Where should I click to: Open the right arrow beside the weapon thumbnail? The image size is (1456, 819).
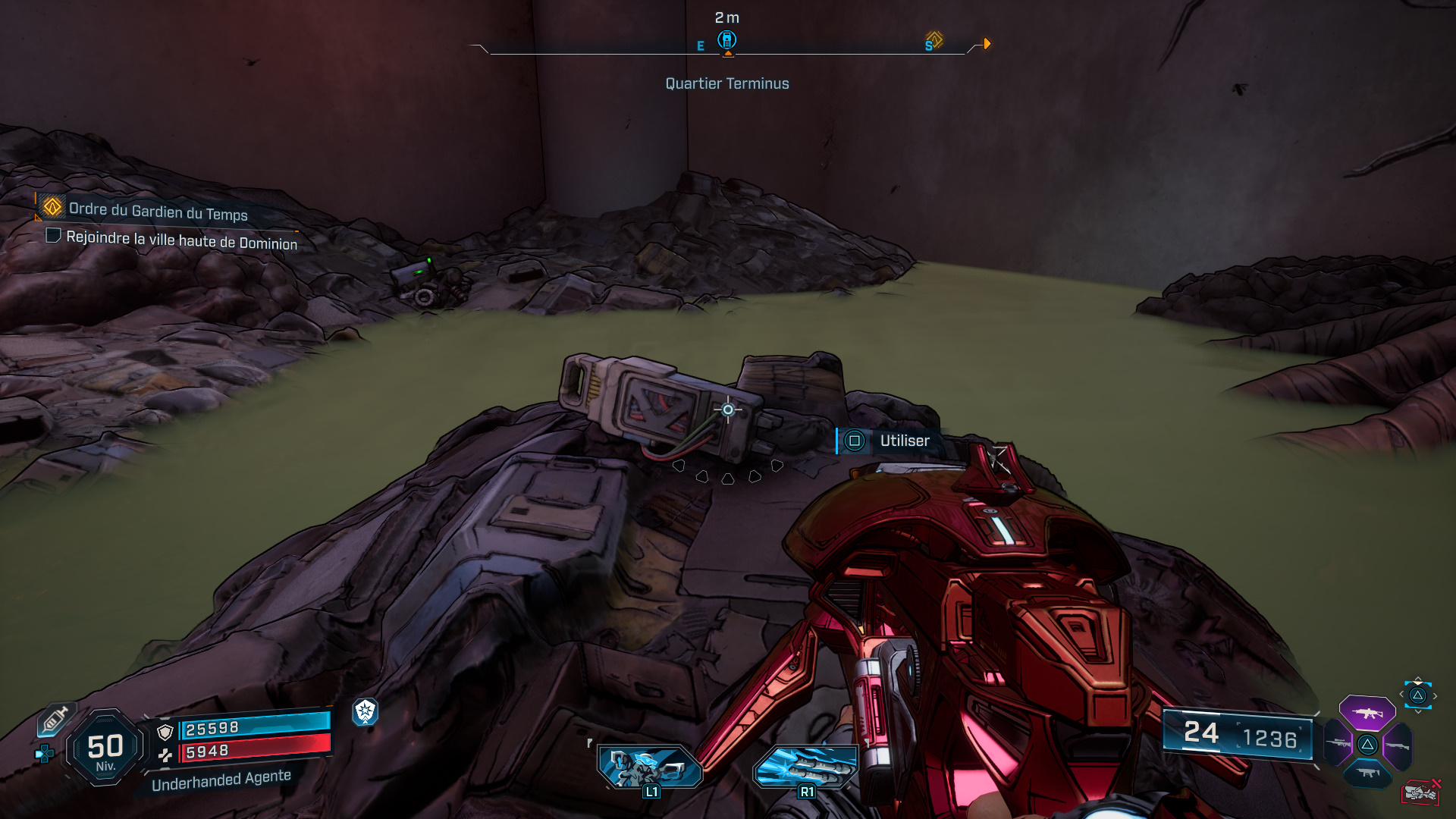point(1436,695)
